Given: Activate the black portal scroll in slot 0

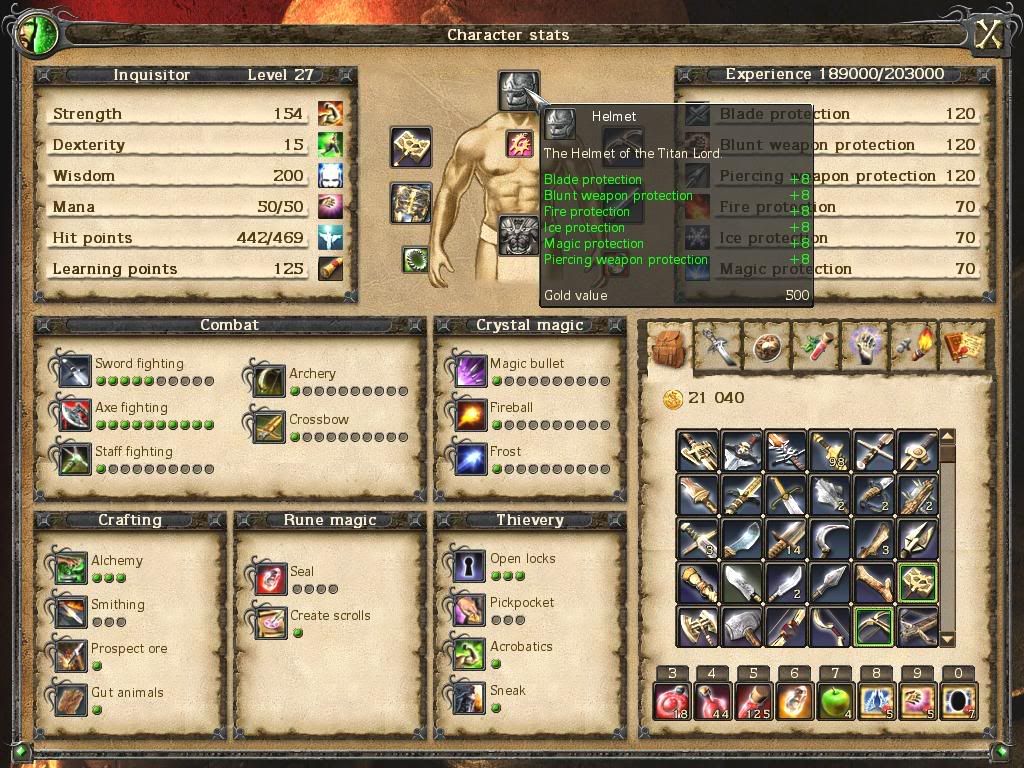Looking at the screenshot, I should point(958,702).
